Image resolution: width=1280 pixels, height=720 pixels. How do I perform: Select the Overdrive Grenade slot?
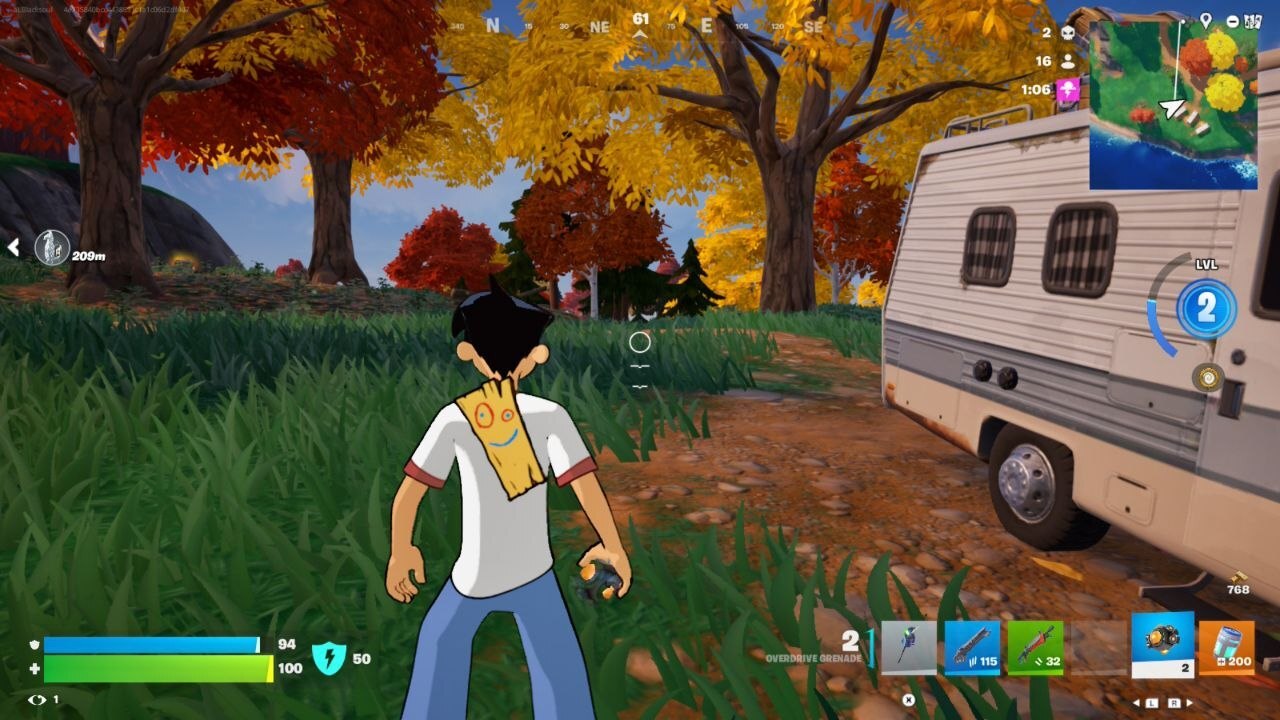(1163, 645)
